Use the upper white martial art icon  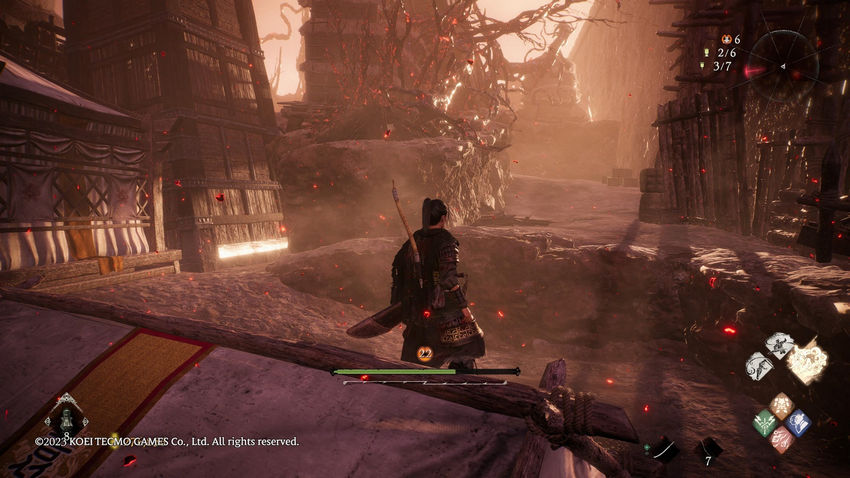[x=779, y=345]
